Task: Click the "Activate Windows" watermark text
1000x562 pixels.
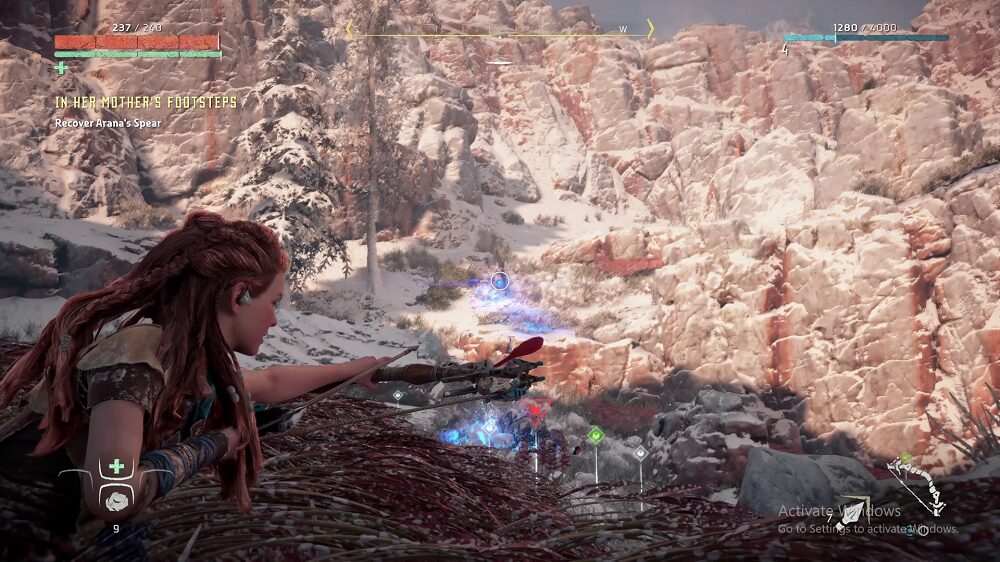Action: [x=839, y=511]
